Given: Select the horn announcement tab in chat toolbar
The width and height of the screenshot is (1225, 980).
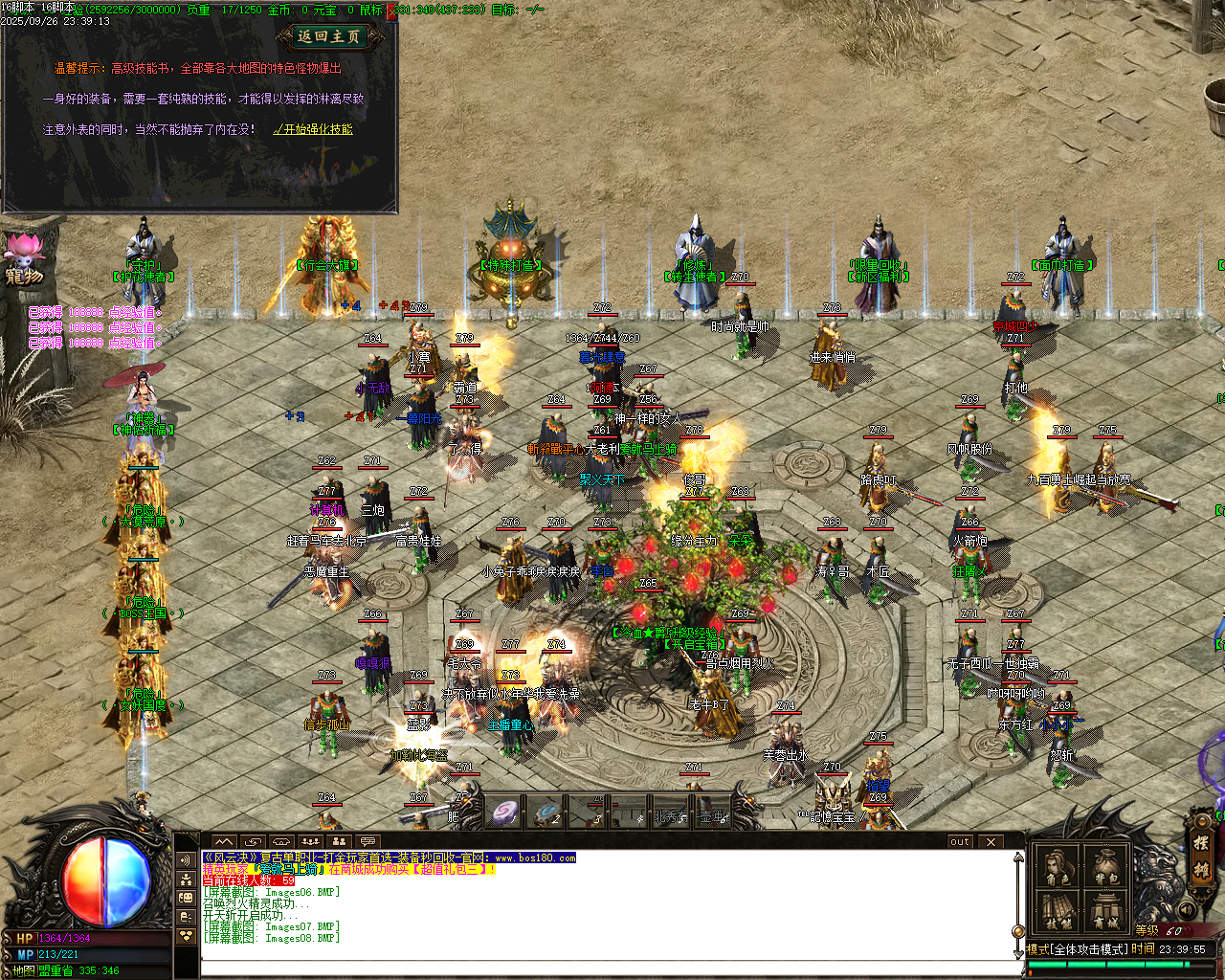Looking at the screenshot, I should click(x=280, y=840).
